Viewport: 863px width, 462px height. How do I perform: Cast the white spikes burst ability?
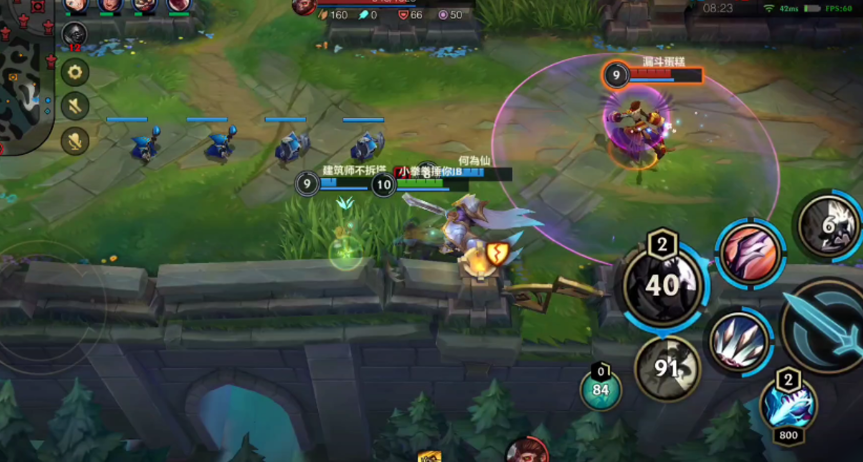point(739,341)
